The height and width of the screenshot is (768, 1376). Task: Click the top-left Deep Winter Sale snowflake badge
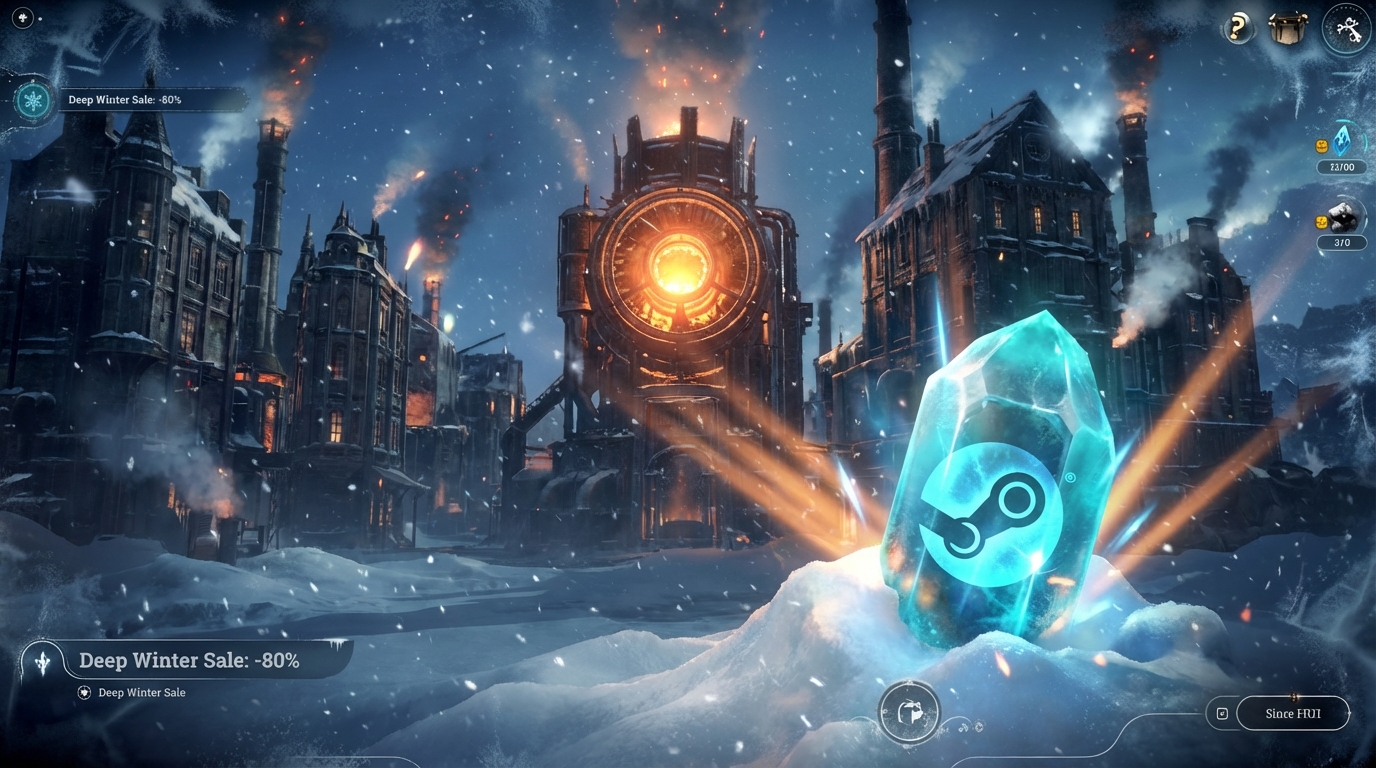pyautogui.click(x=31, y=100)
